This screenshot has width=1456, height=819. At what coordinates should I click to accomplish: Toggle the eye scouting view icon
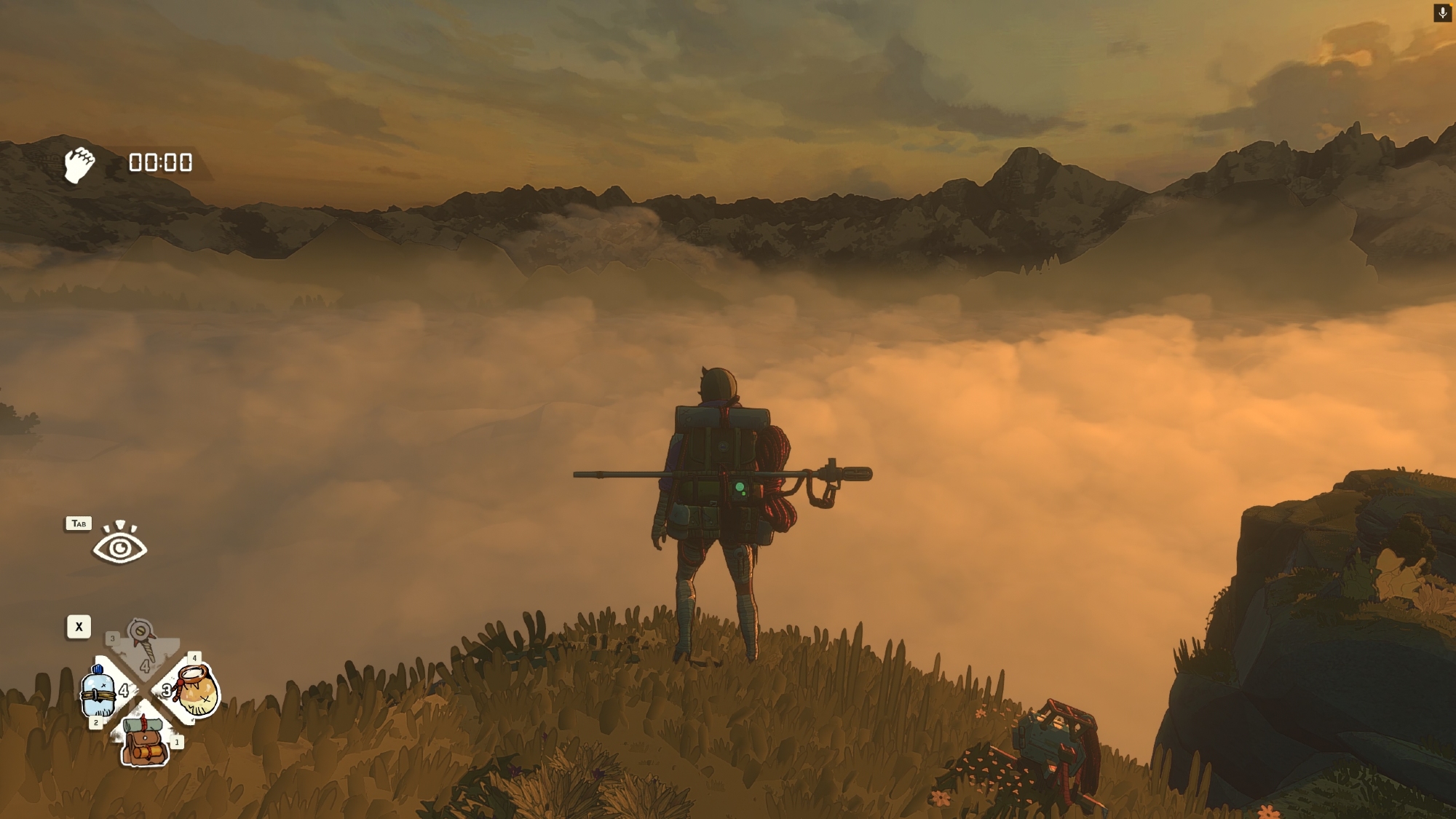point(119,544)
